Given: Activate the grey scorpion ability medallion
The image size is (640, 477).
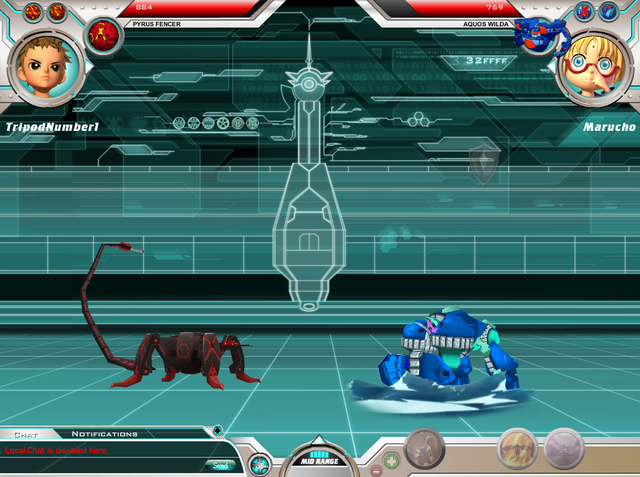Looking at the screenshot, I should (425, 448).
